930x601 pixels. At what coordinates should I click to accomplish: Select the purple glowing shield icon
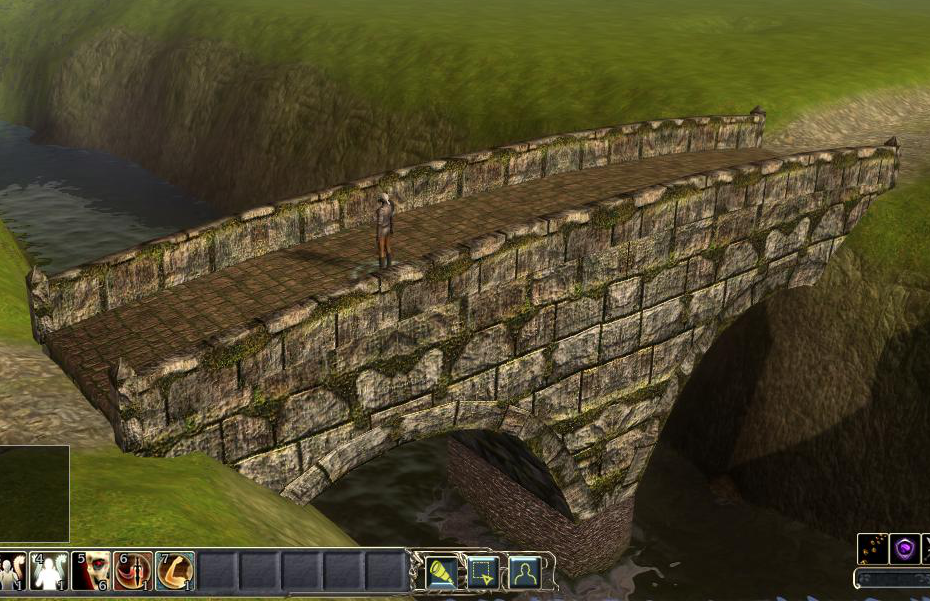pyautogui.click(x=905, y=549)
